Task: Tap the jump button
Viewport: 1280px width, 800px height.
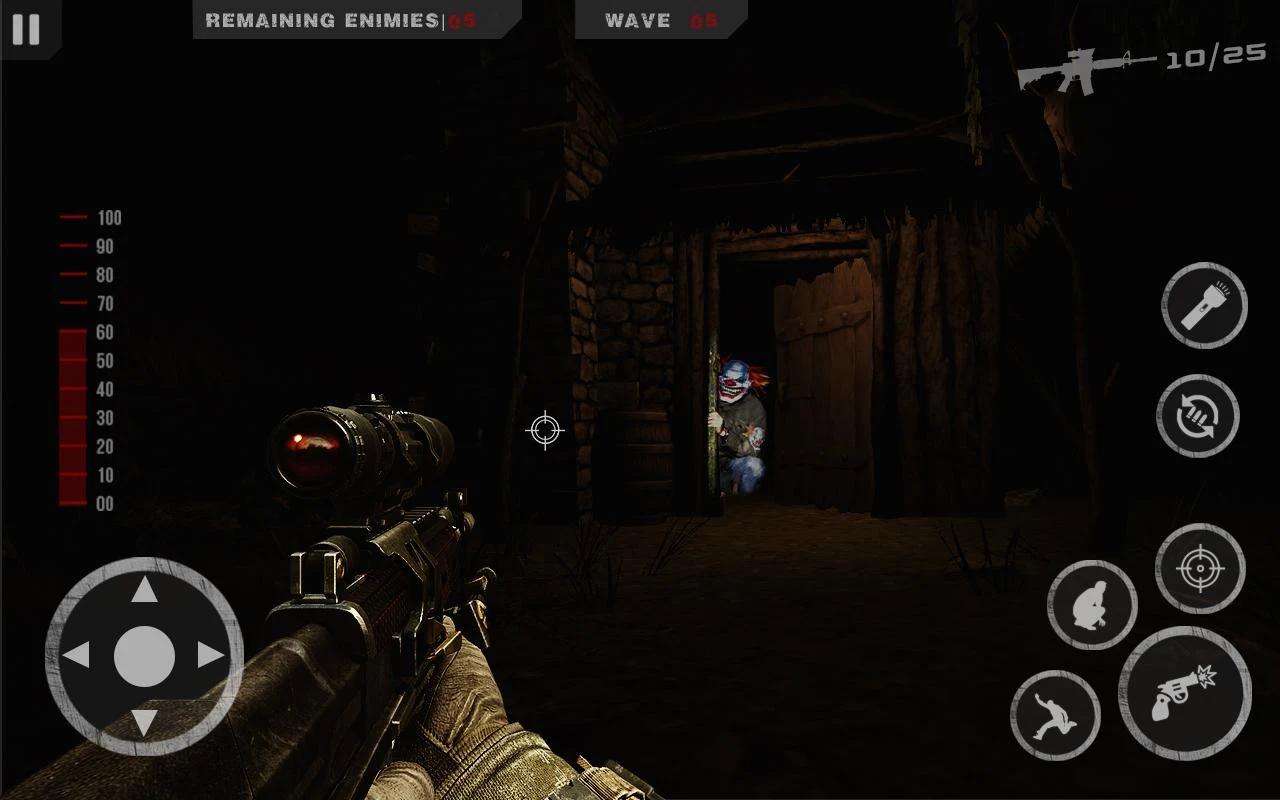Action: [1055, 715]
